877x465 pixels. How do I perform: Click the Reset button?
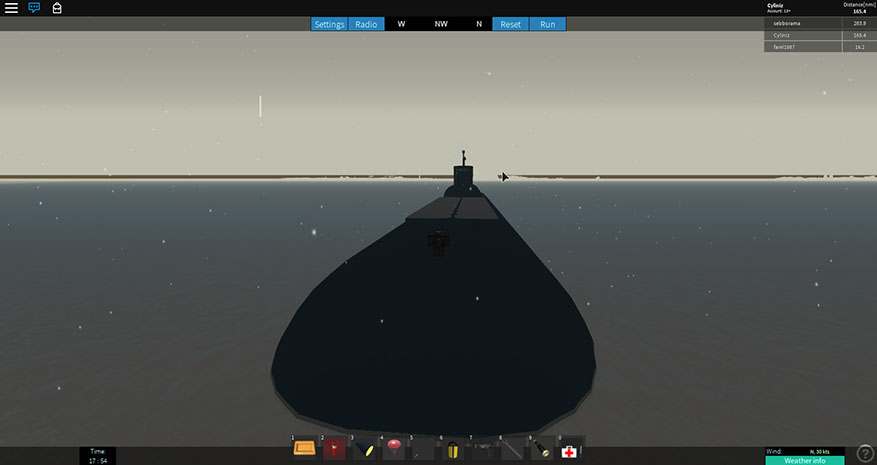[510, 24]
